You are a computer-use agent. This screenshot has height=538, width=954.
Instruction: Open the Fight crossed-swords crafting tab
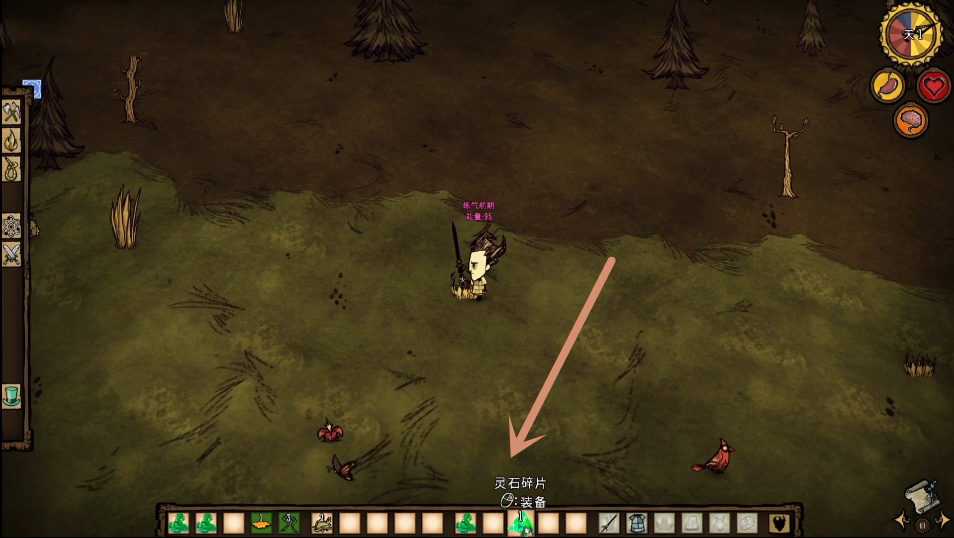12,254
